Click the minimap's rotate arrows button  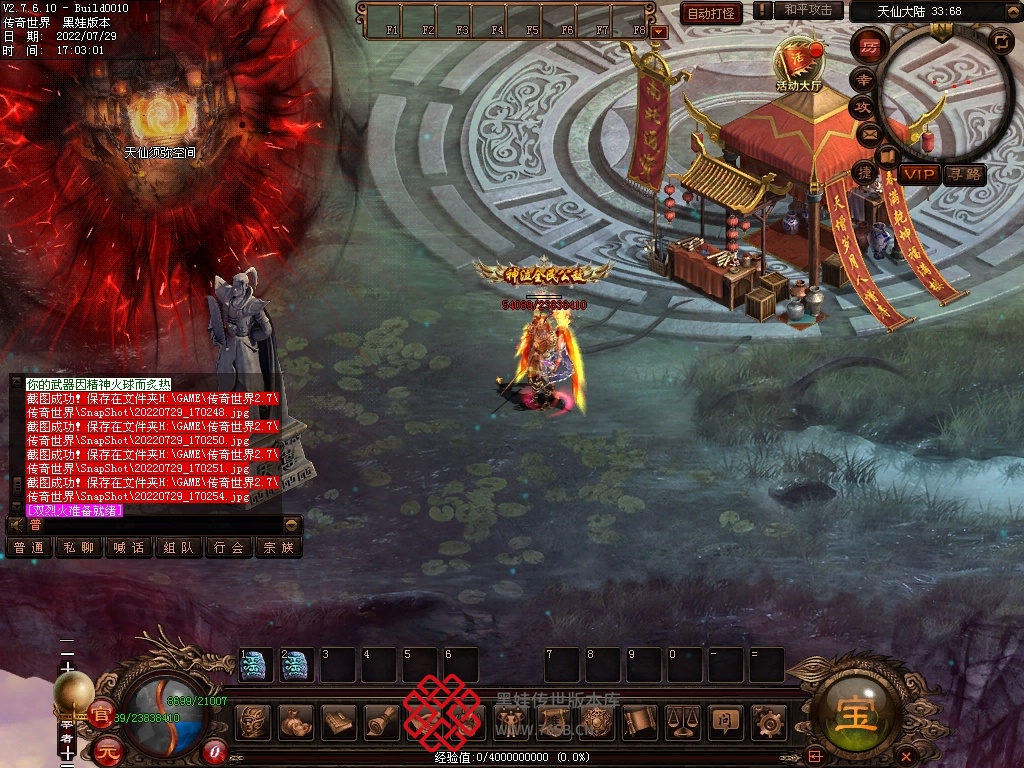tap(1000, 41)
